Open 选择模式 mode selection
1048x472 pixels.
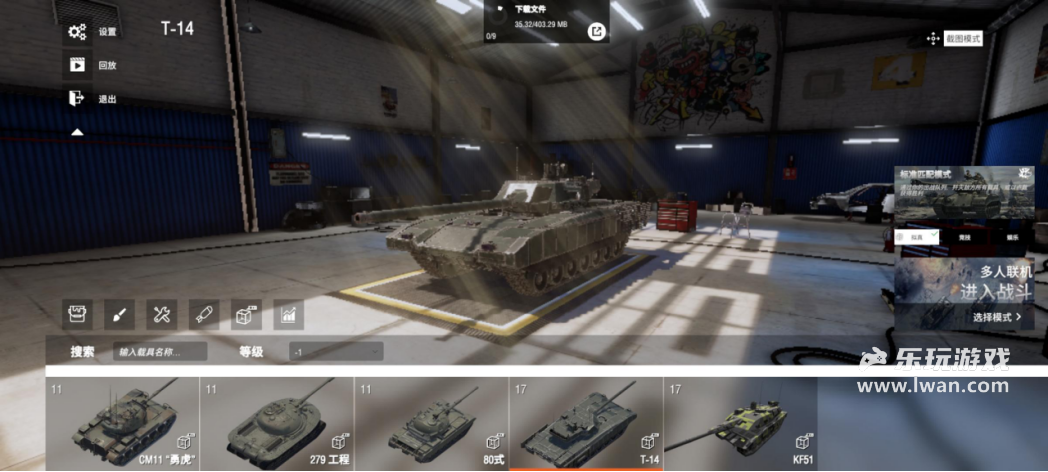coord(996,317)
